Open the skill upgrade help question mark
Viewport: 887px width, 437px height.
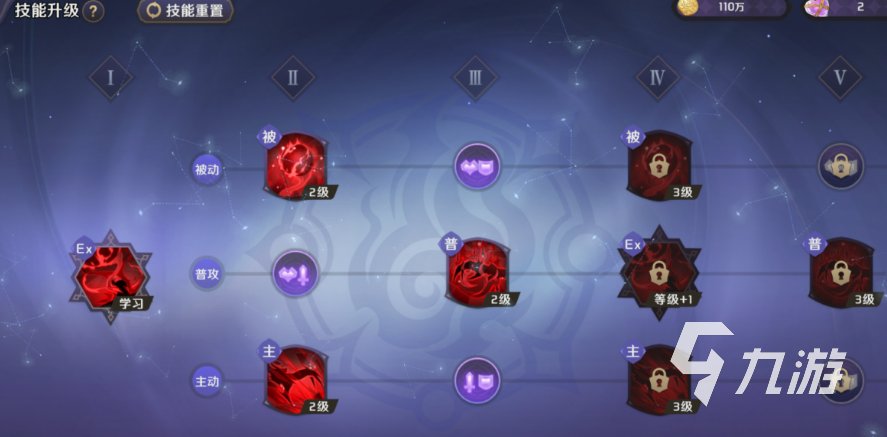93,12
